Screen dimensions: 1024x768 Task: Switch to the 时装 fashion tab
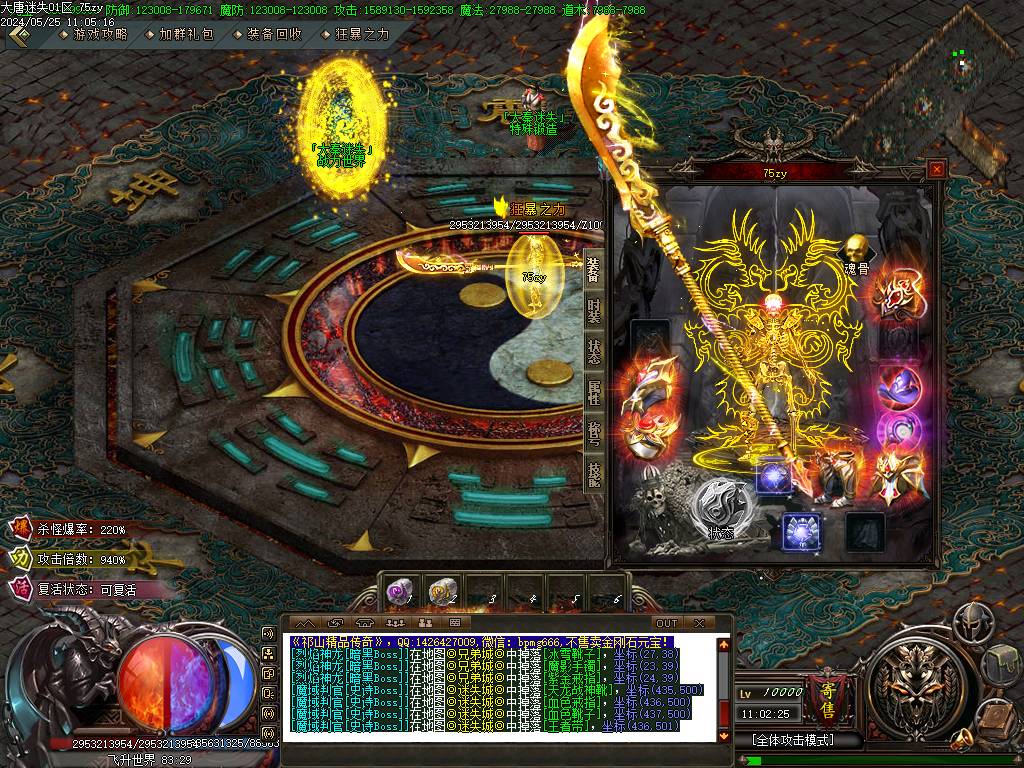click(x=594, y=310)
